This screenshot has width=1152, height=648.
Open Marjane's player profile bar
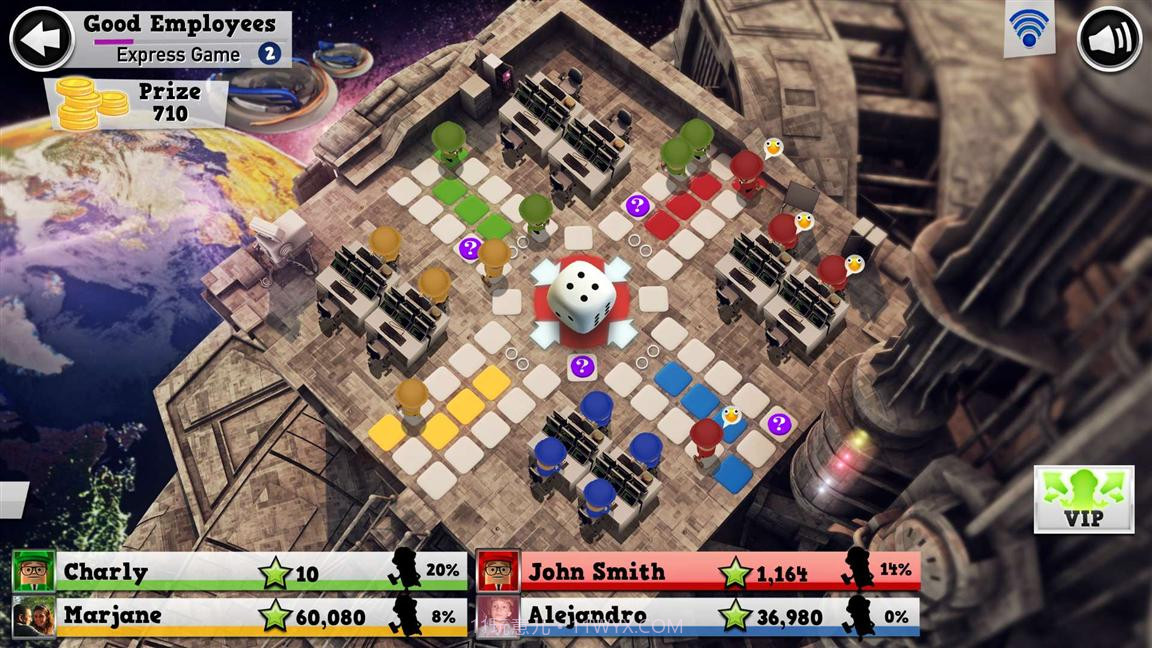pos(240,615)
